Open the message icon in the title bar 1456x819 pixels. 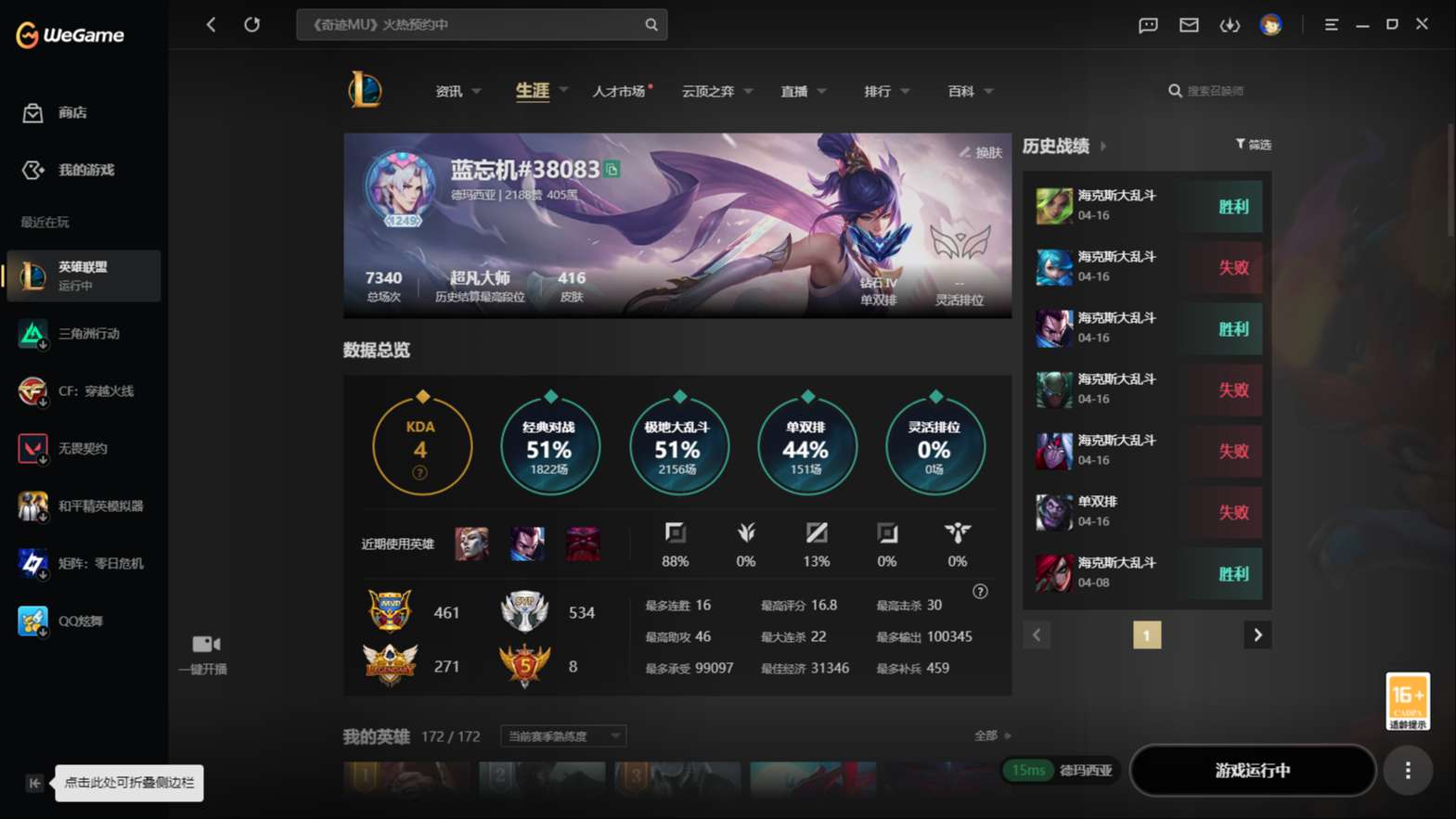coord(1147,25)
